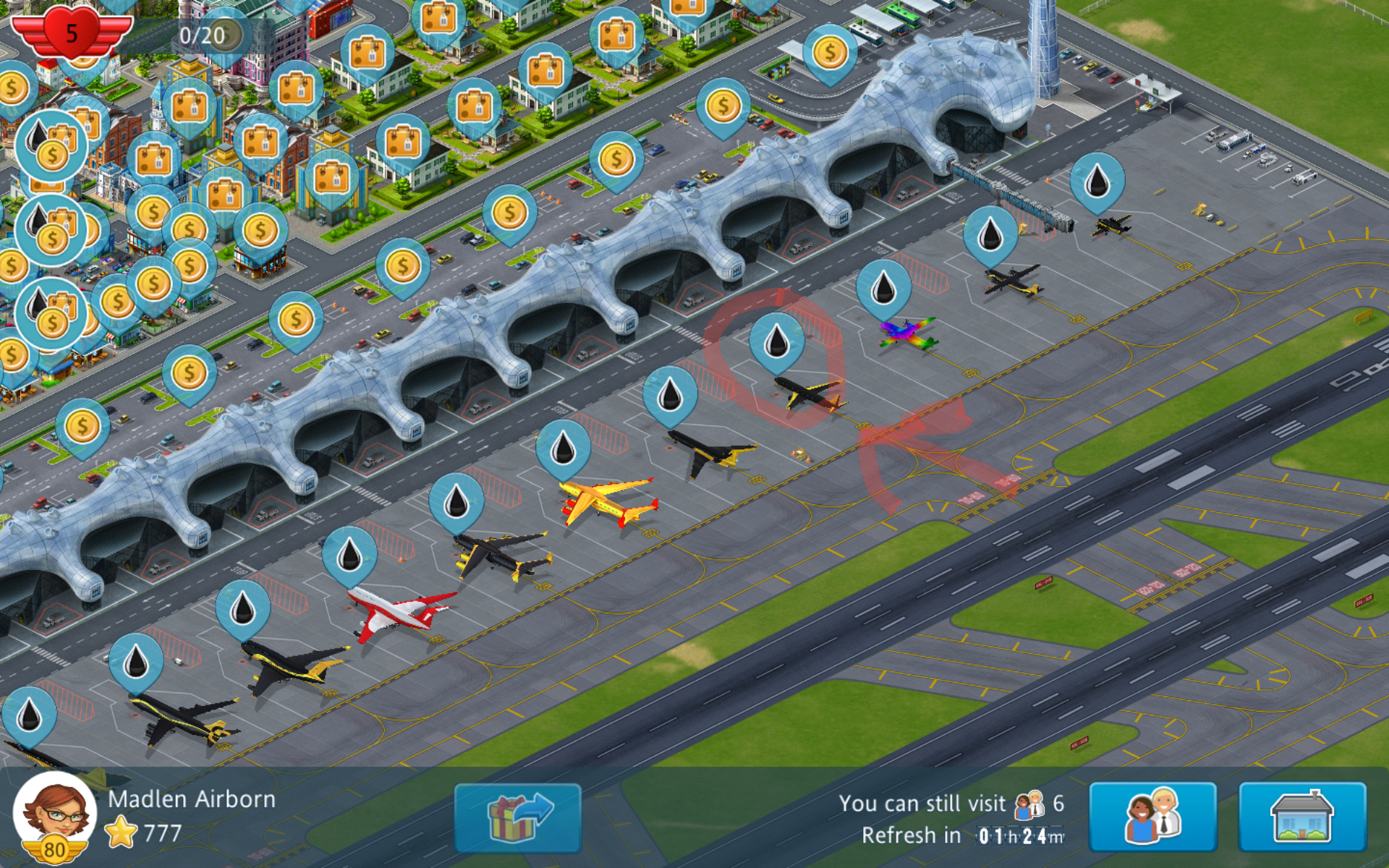Viewport: 1389px width, 868px height.
Task: Return home with the house button
Action: [x=1302, y=818]
